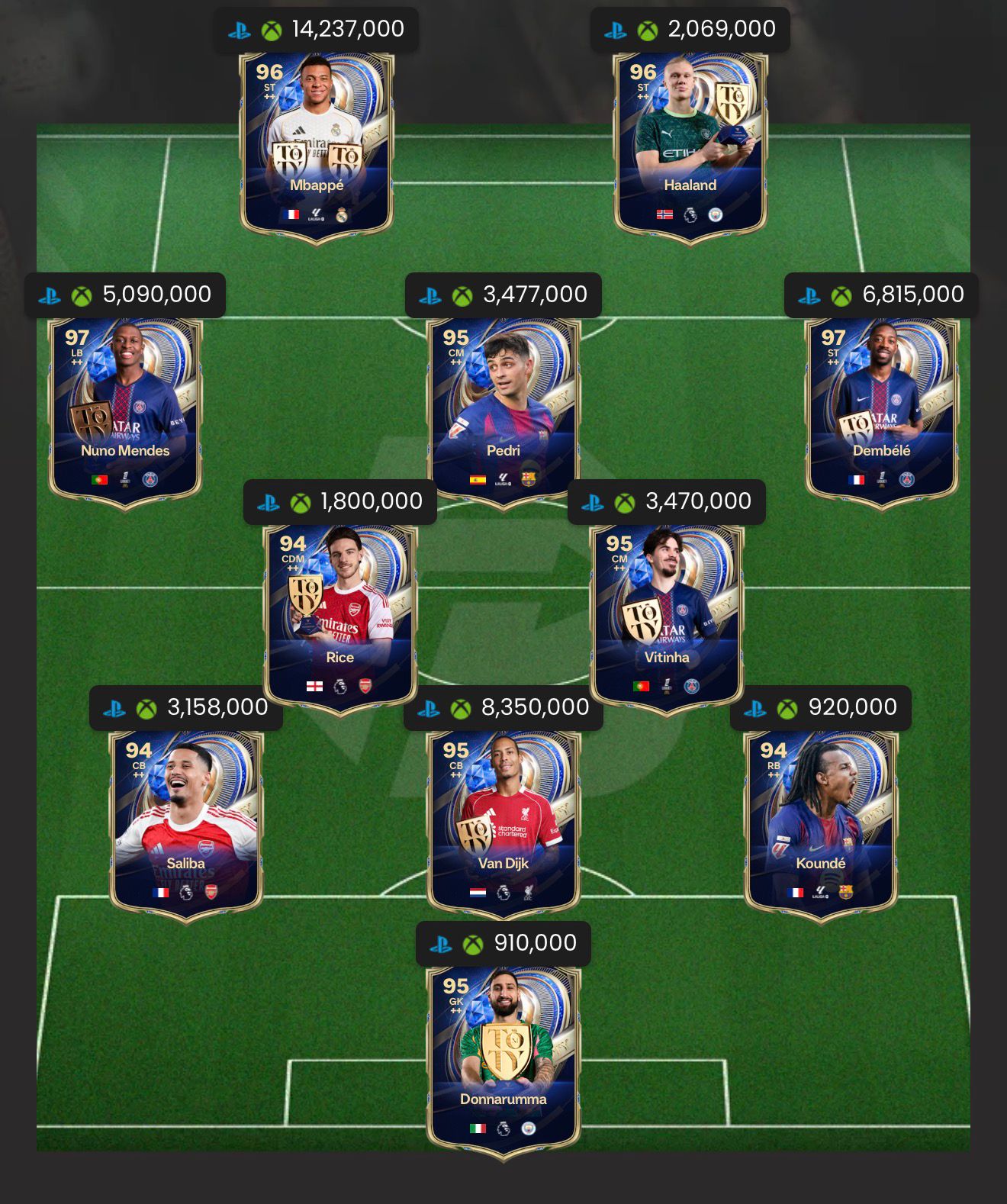The image size is (1007, 1204).
Task: Select the Mbappé player card
Action: pyautogui.click(x=317, y=145)
